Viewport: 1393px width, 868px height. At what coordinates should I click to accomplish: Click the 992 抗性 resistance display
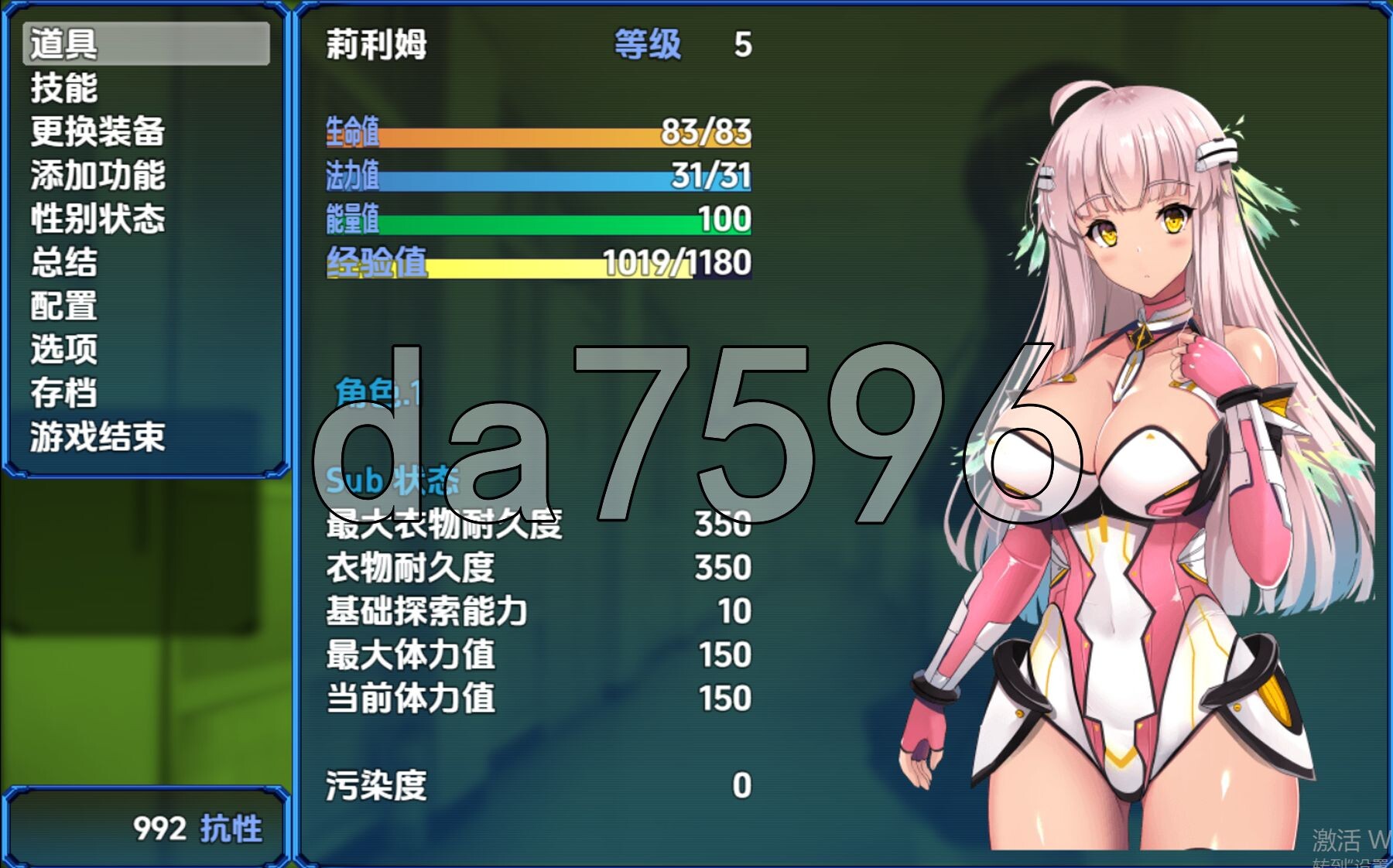pyautogui.click(x=197, y=827)
